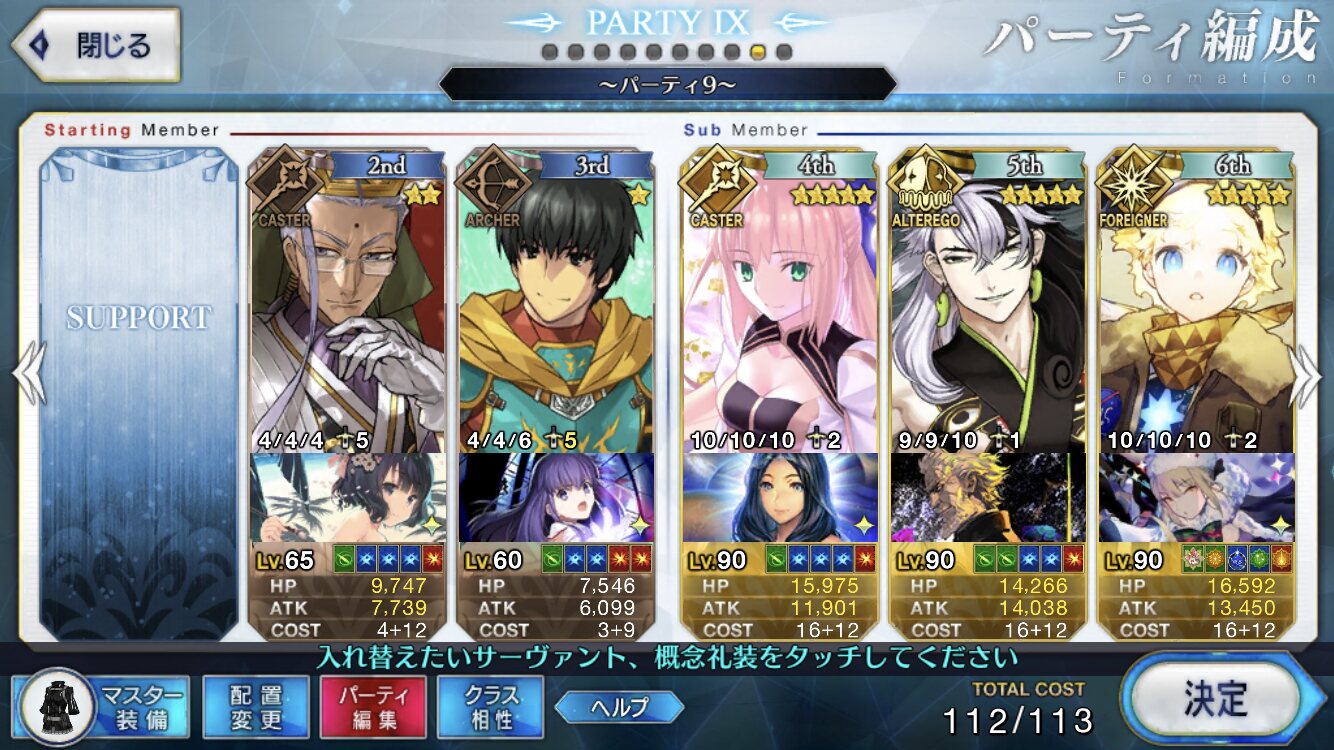Image resolution: width=1334 pixels, height=750 pixels.
Task: Select the 5th slot Alterego servant card
Action: 987,300
